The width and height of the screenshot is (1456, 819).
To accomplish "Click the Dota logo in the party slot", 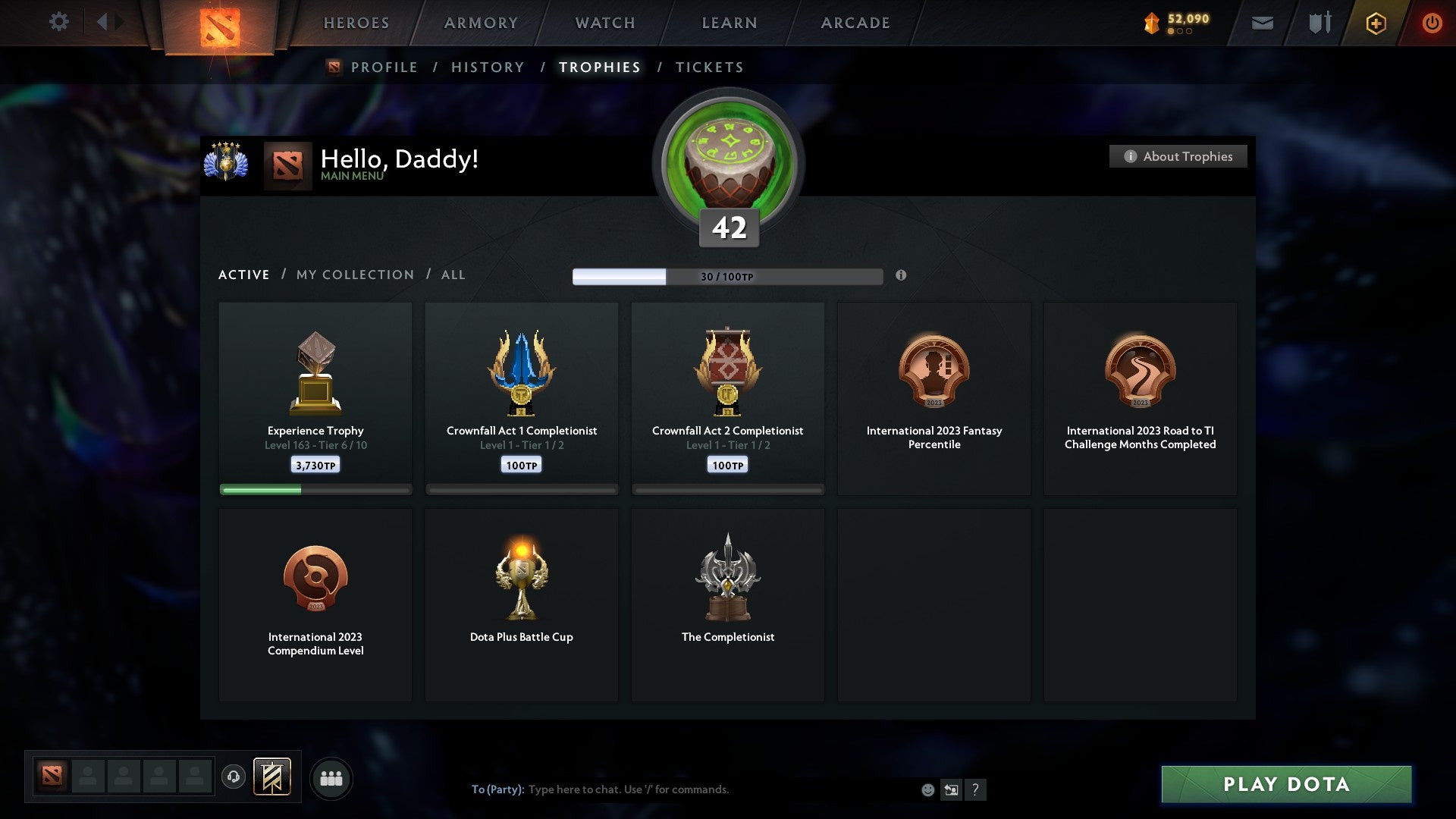I will click(50, 777).
